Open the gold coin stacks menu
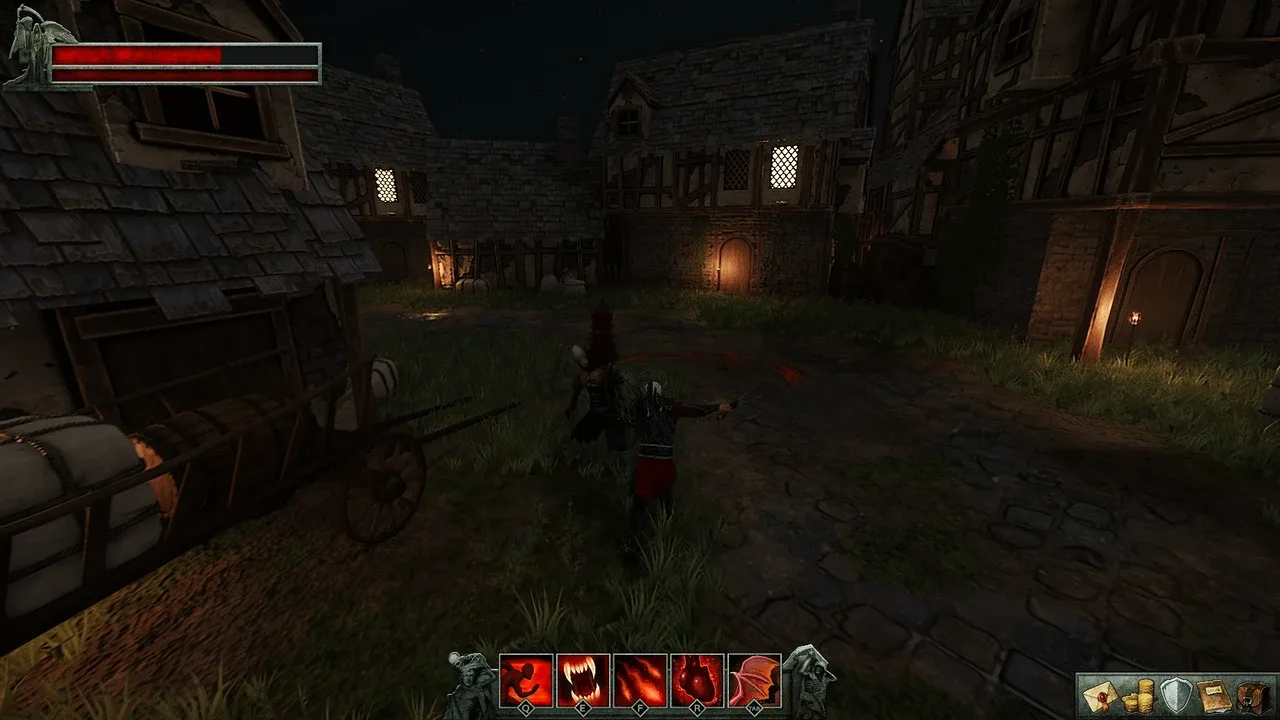The image size is (1280, 720). click(x=1137, y=696)
